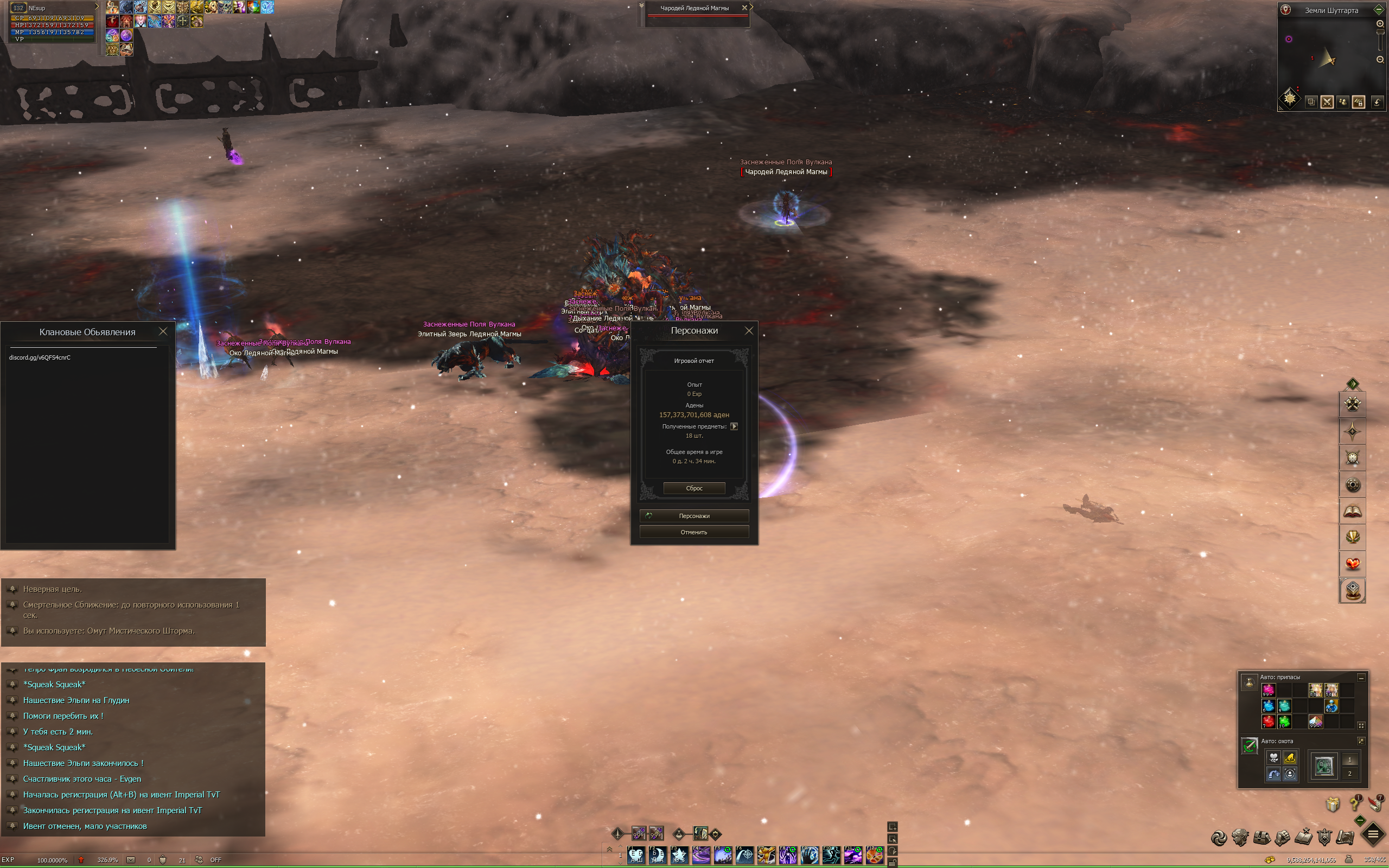1389x868 pixels.
Task: Open the inventory chest icon
Action: (1261, 838)
